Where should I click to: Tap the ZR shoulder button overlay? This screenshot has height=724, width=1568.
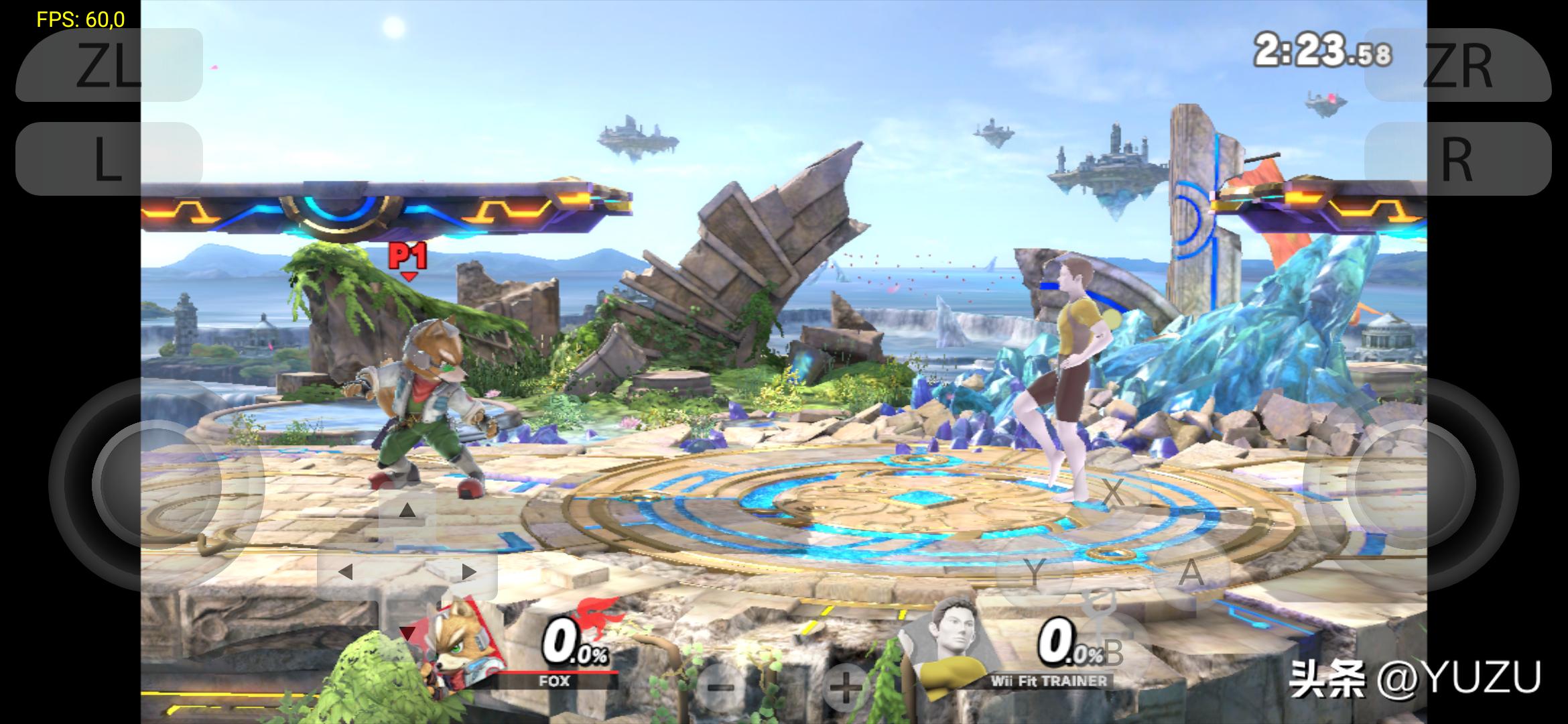pos(1458,65)
